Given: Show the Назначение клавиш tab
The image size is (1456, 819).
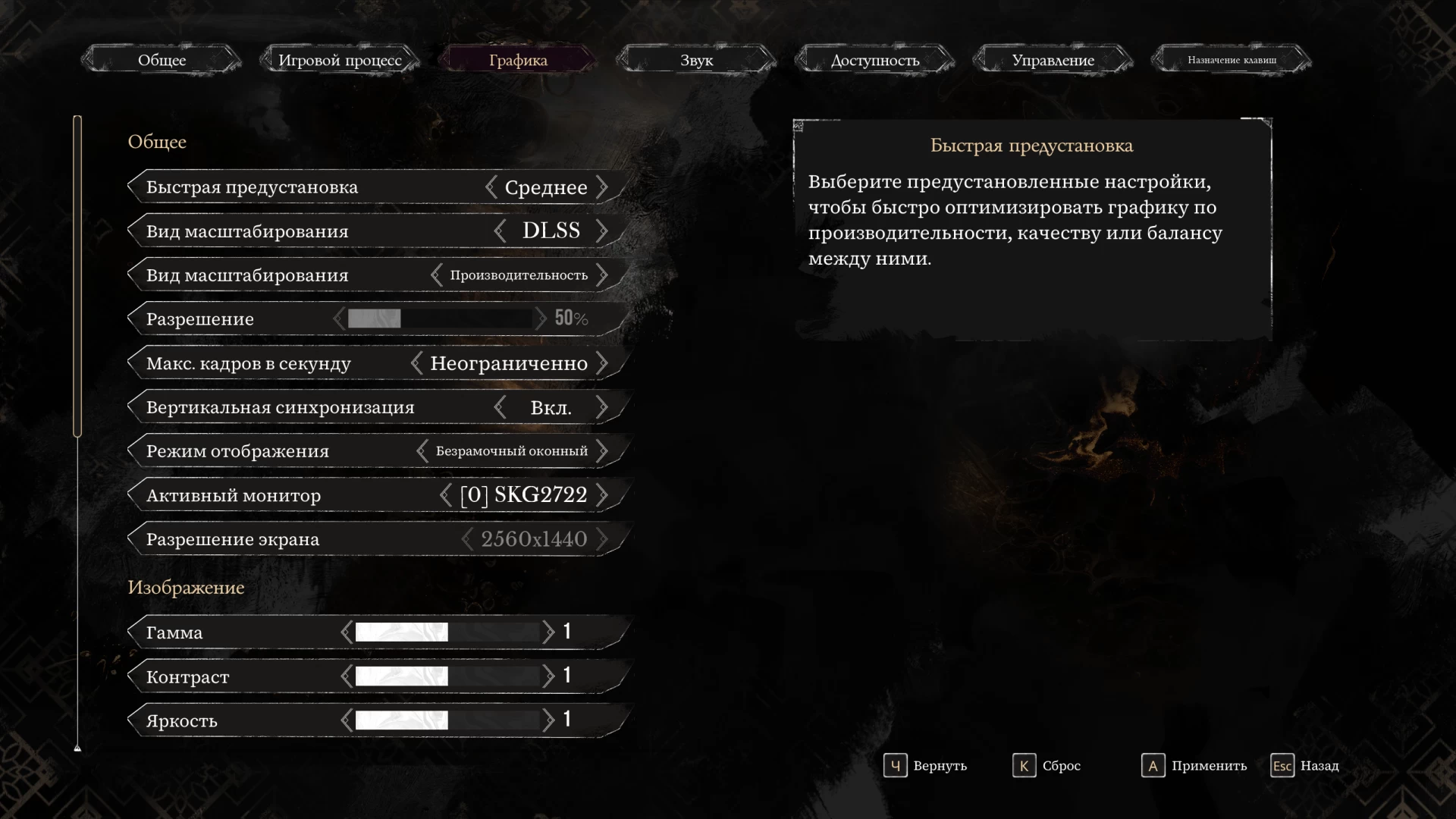Looking at the screenshot, I should coord(1232,60).
